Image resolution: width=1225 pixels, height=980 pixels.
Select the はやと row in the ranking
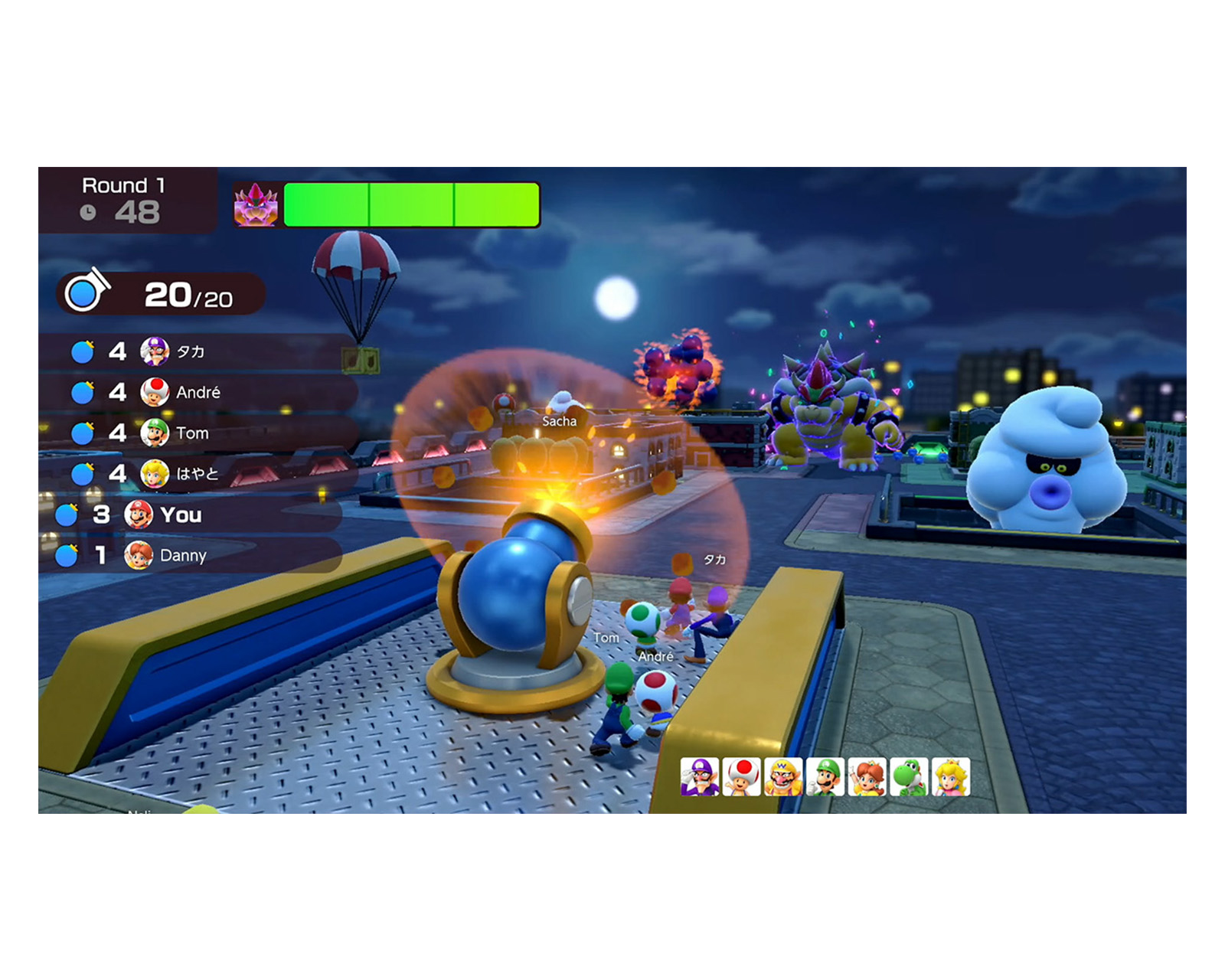pyautogui.click(x=191, y=474)
